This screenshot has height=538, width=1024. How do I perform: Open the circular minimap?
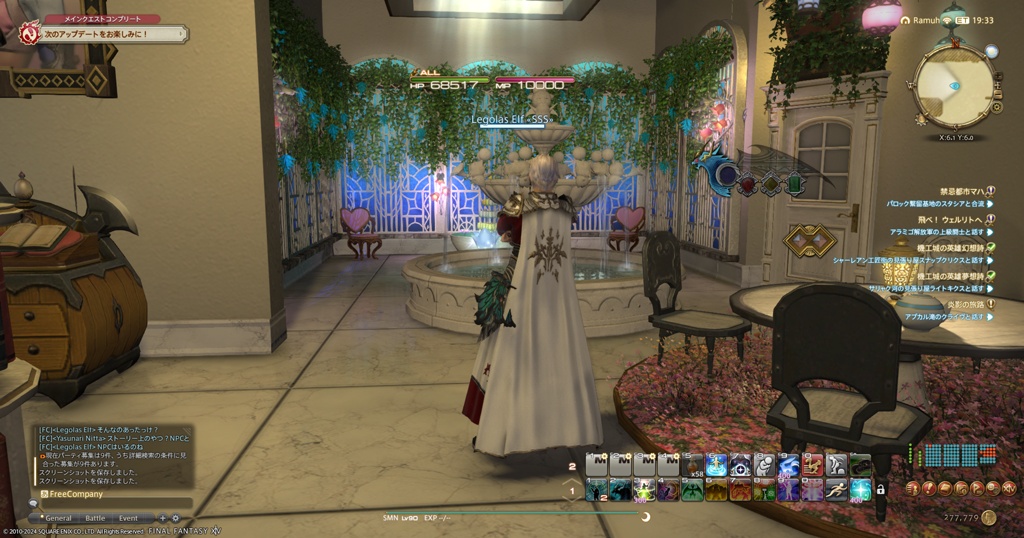954,87
